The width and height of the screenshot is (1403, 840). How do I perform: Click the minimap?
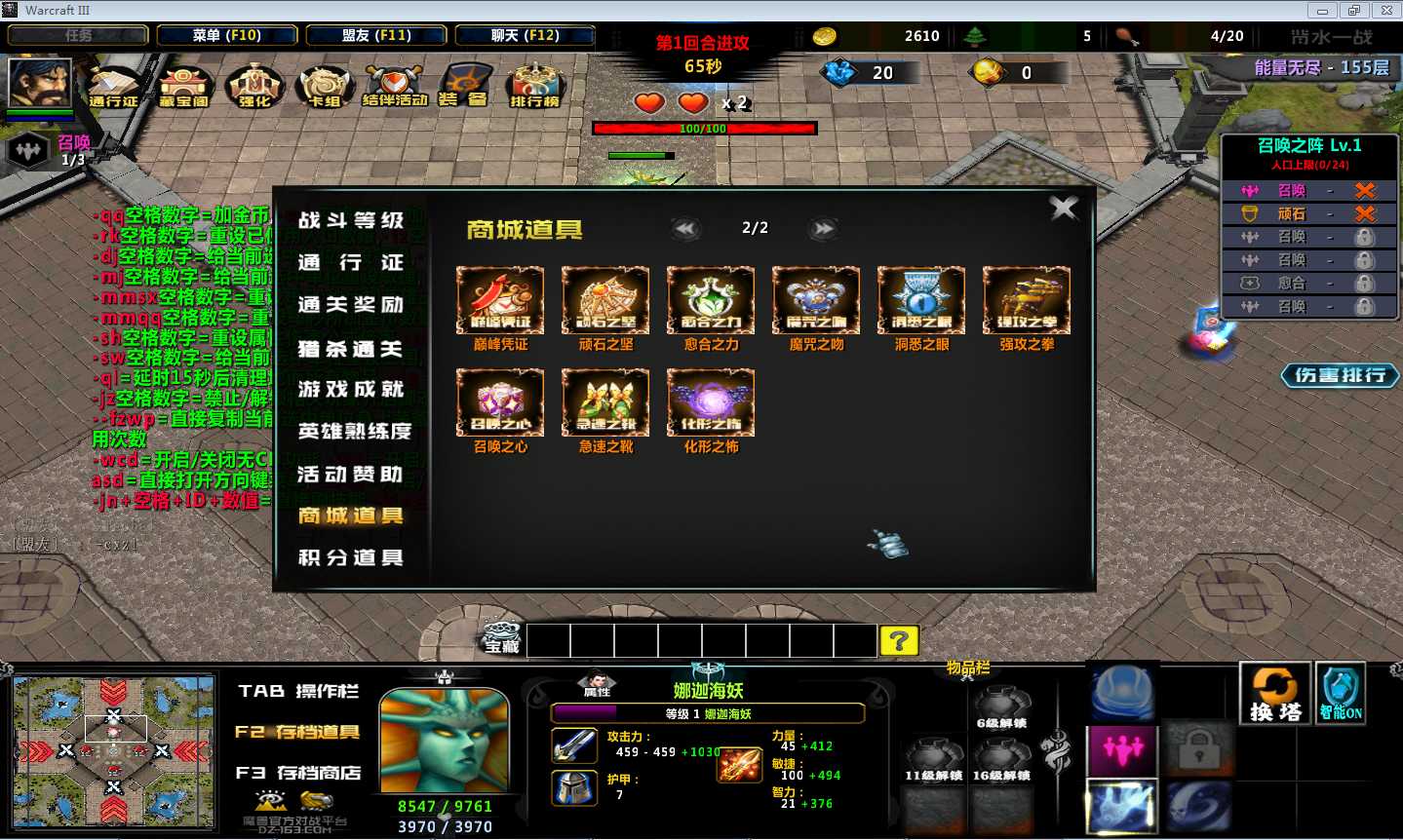pos(114,751)
